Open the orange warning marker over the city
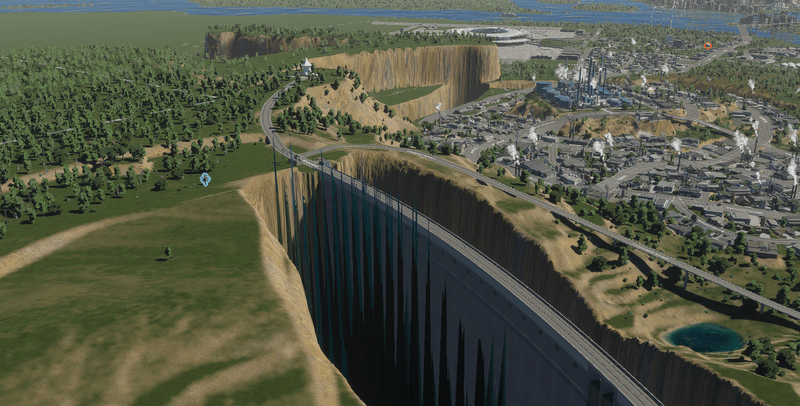800x406 pixels. pyautogui.click(x=708, y=45)
